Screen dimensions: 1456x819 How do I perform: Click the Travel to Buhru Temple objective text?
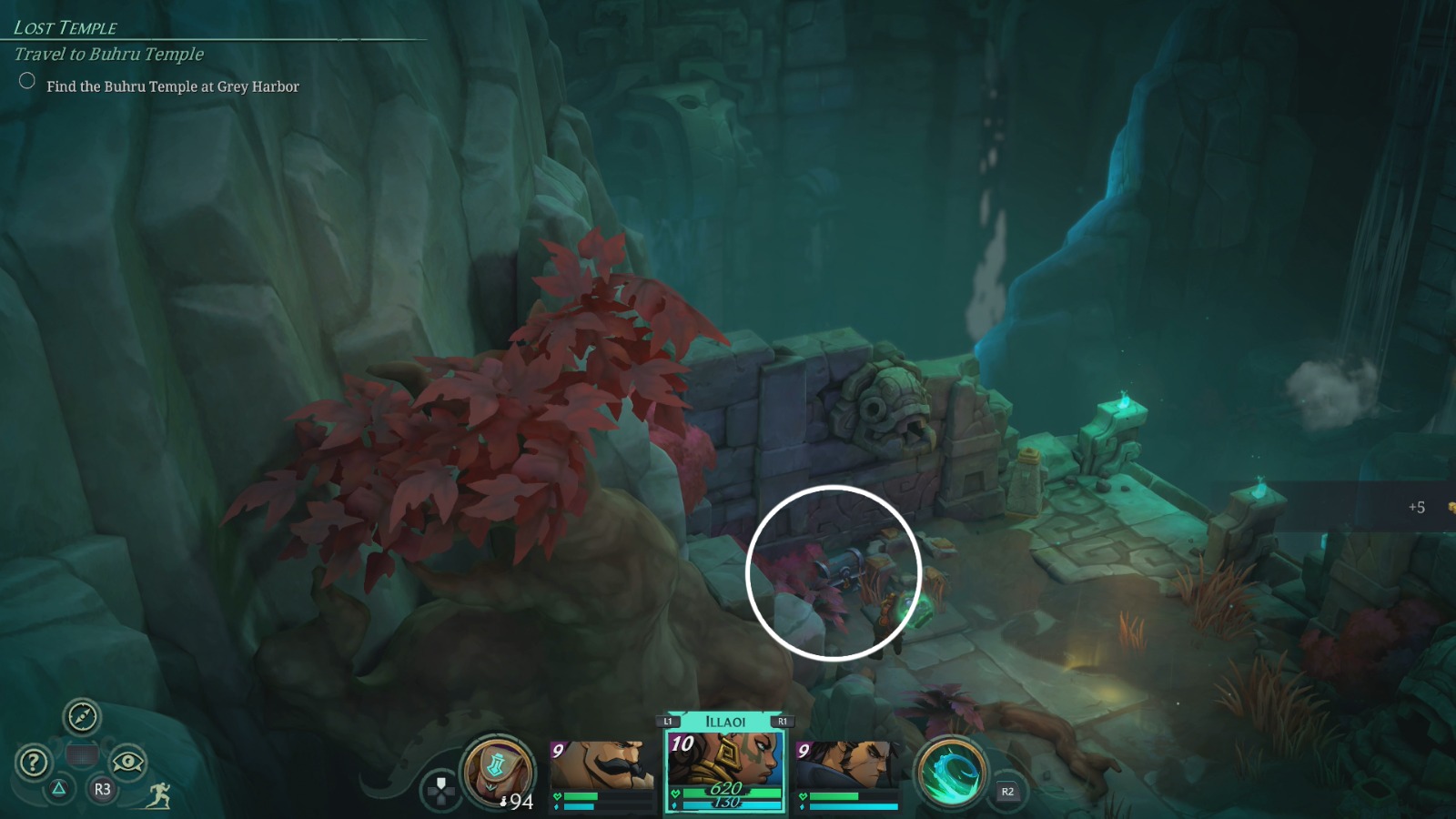107,55
